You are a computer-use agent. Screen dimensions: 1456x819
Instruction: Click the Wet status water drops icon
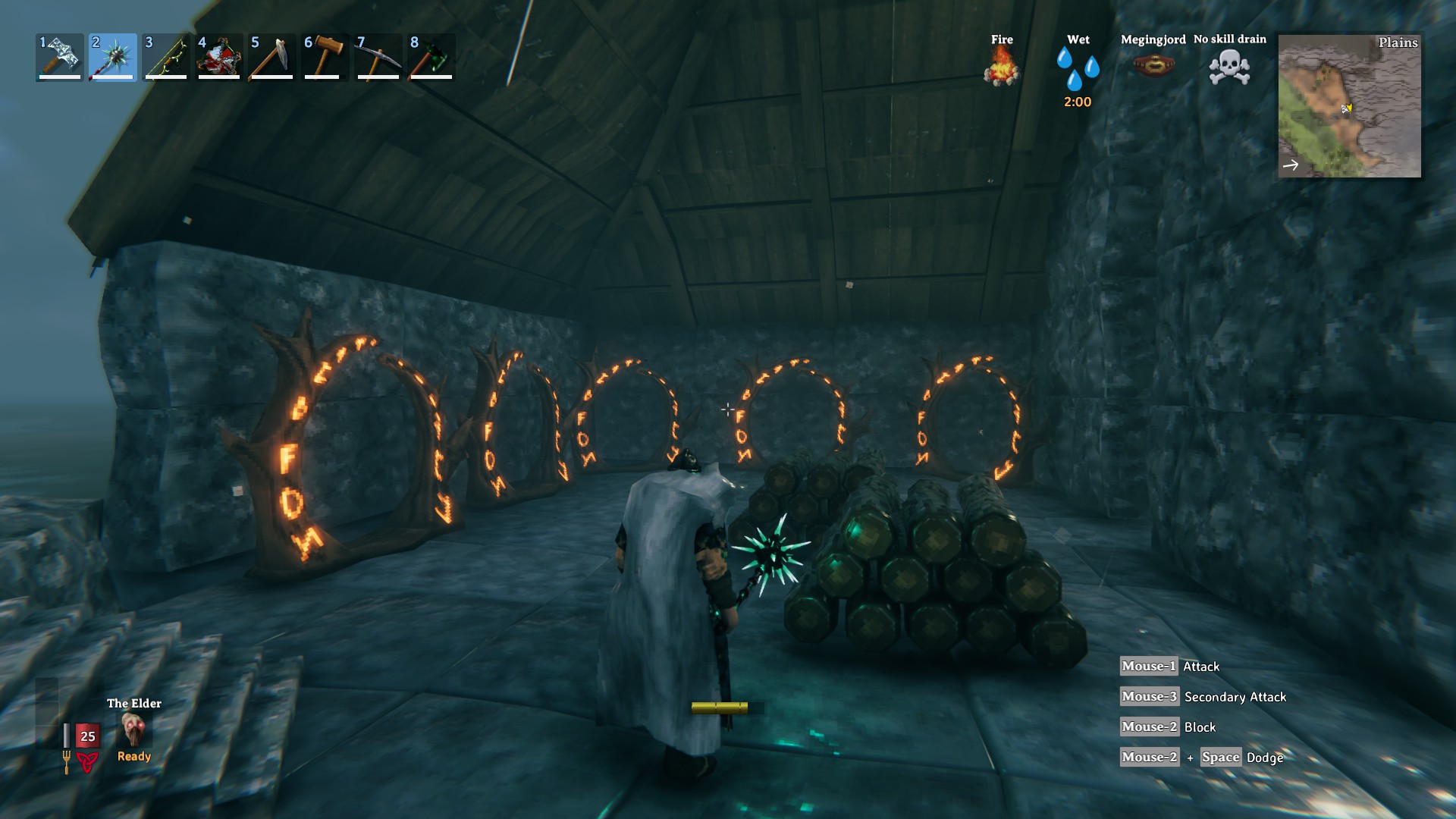1078,67
